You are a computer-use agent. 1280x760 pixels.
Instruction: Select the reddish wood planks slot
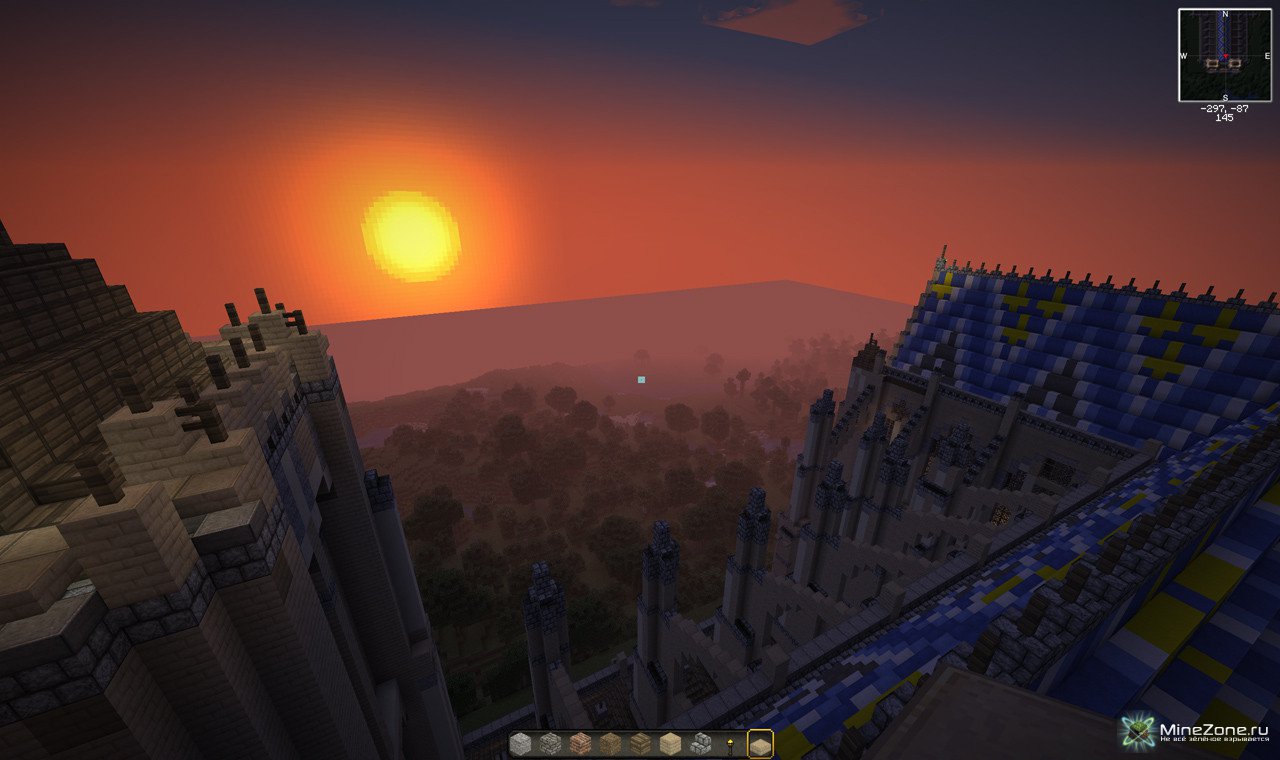580,744
